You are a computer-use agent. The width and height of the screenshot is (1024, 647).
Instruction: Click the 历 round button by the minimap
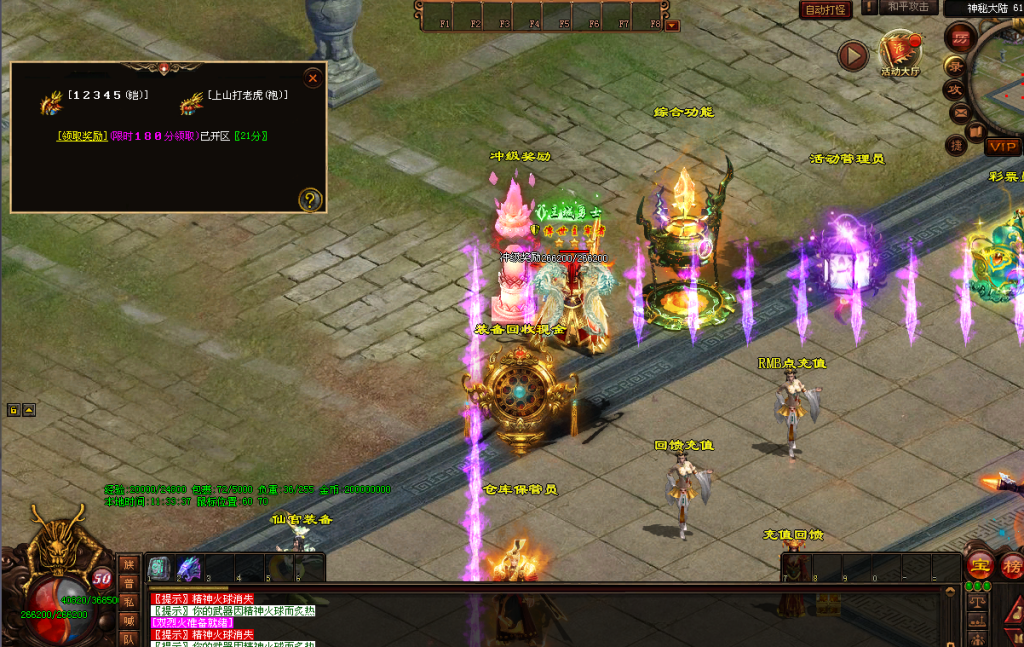point(959,37)
